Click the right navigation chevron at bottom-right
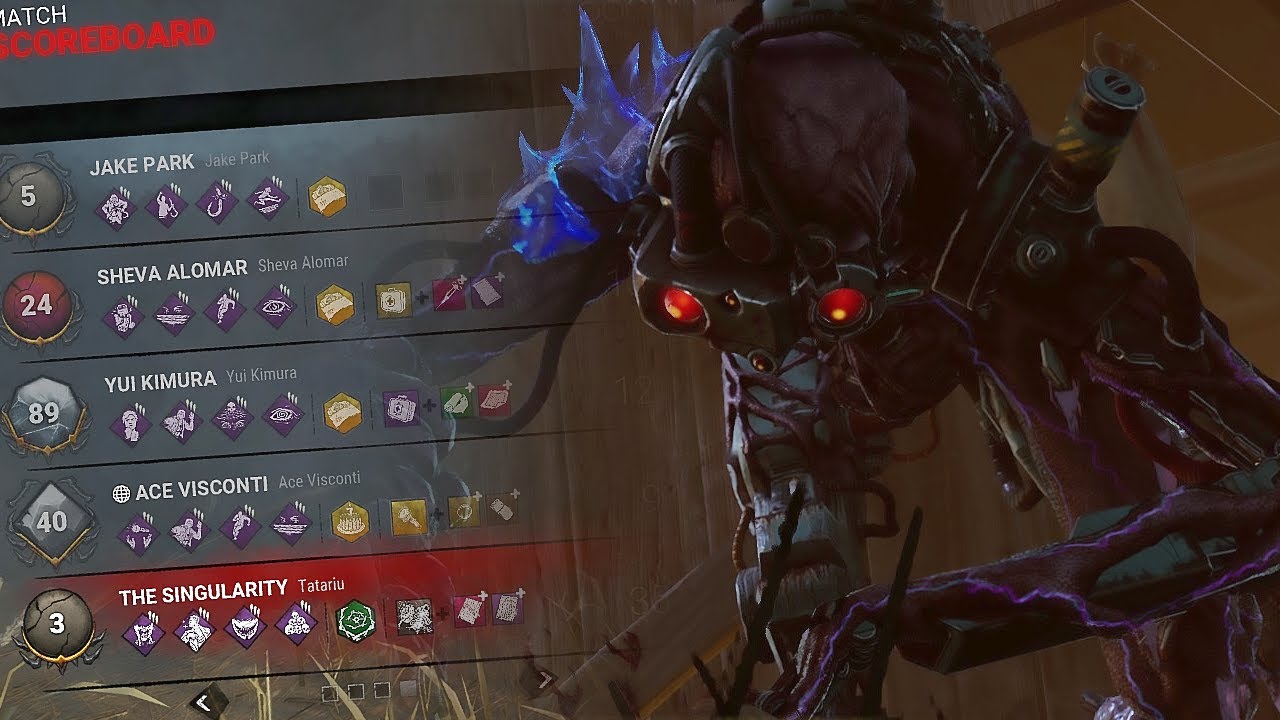Image resolution: width=1280 pixels, height=720 pixels. (x=543, y=677)
